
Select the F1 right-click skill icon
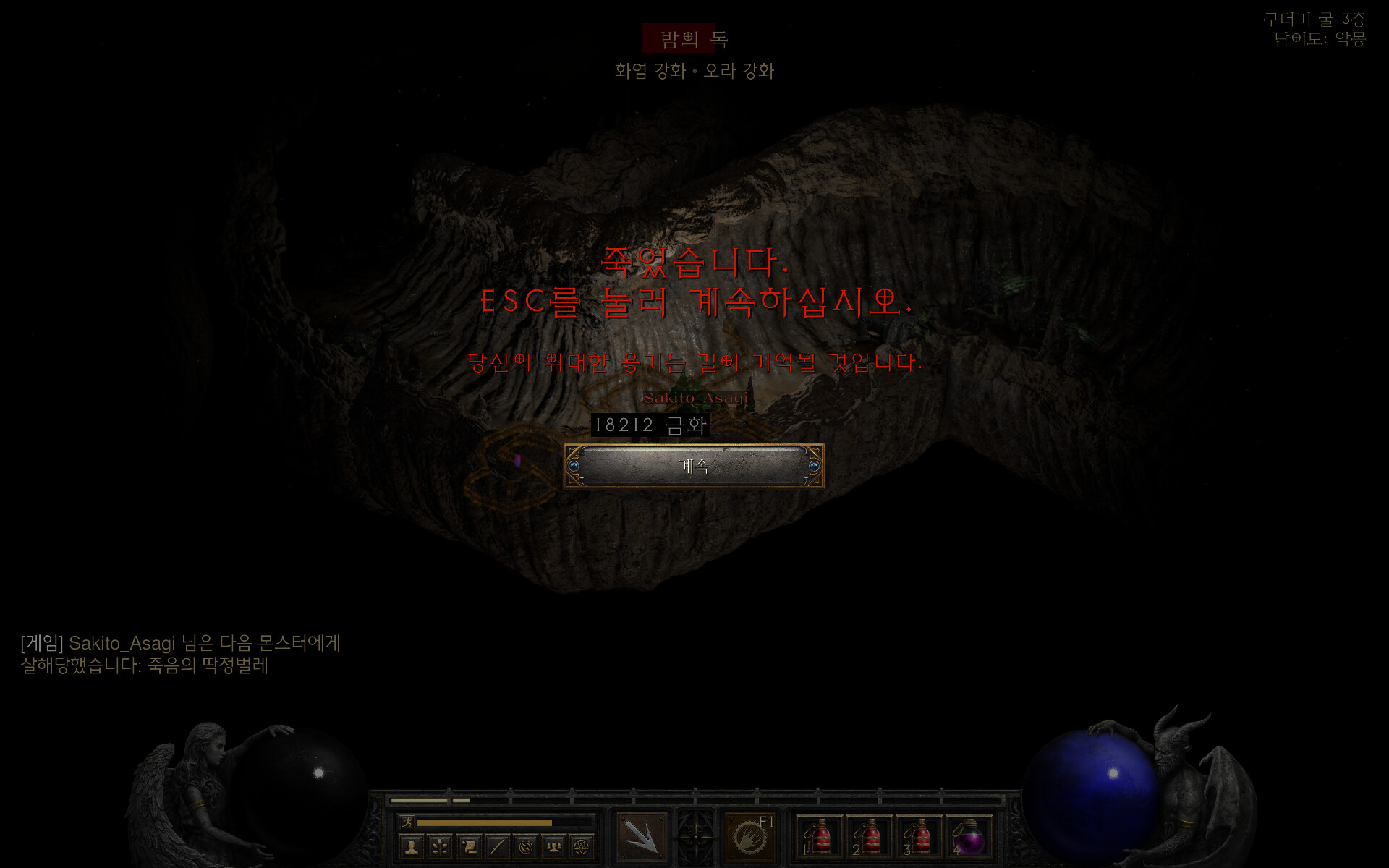click(749, 838)
